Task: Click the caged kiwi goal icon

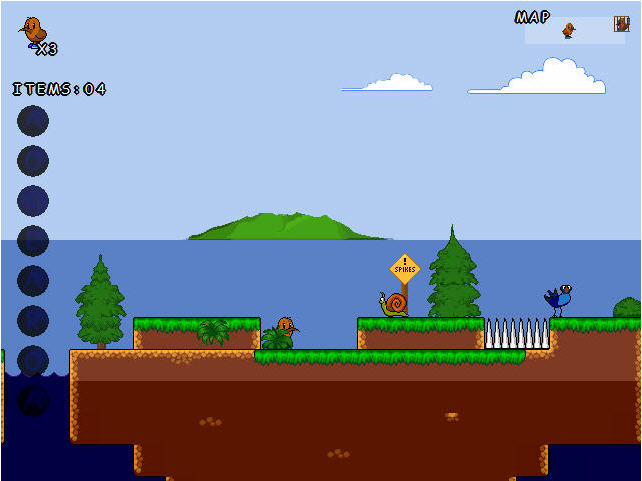Action: (621, 24)
